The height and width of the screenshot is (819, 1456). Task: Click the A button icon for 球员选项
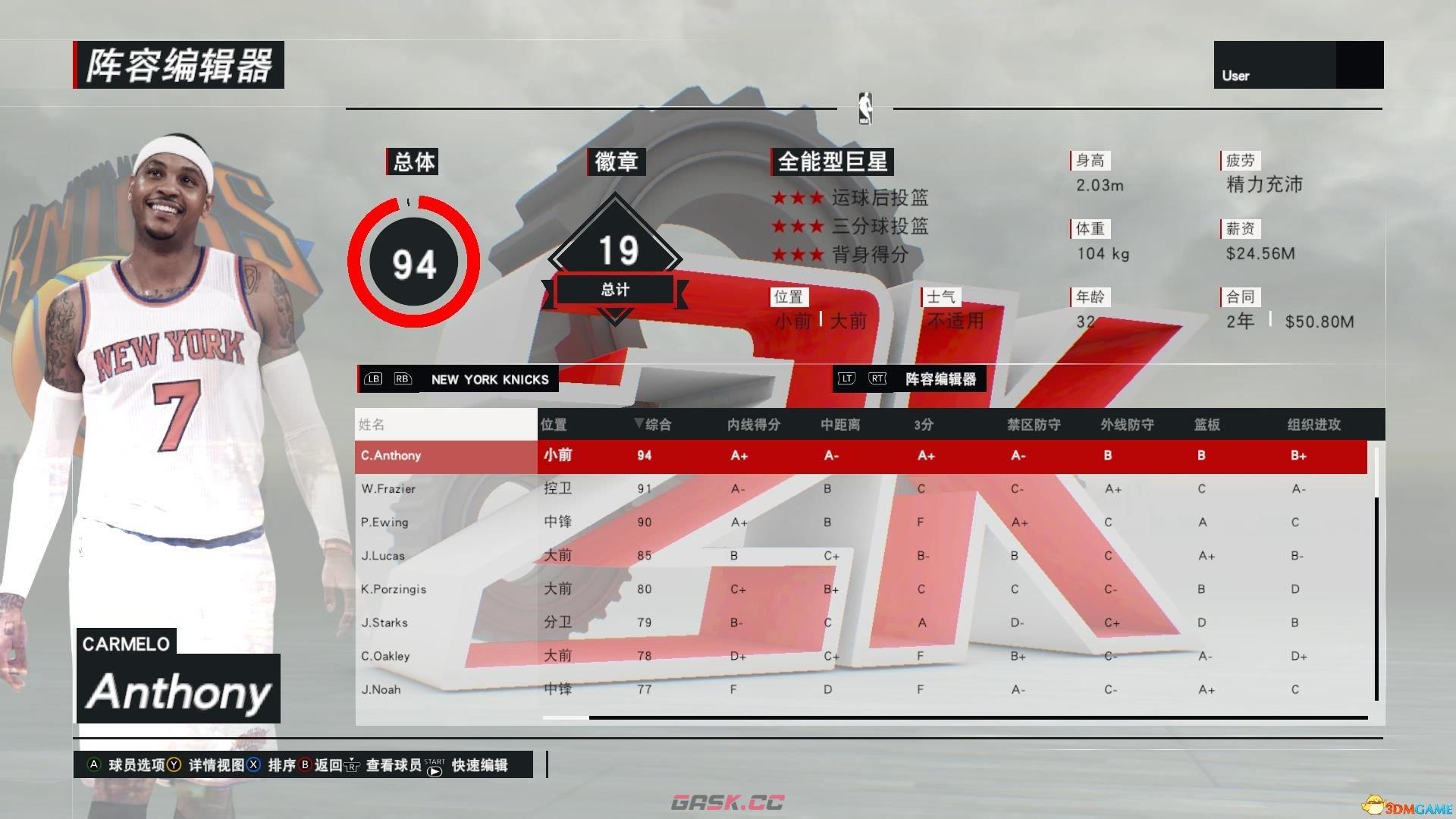95,765
